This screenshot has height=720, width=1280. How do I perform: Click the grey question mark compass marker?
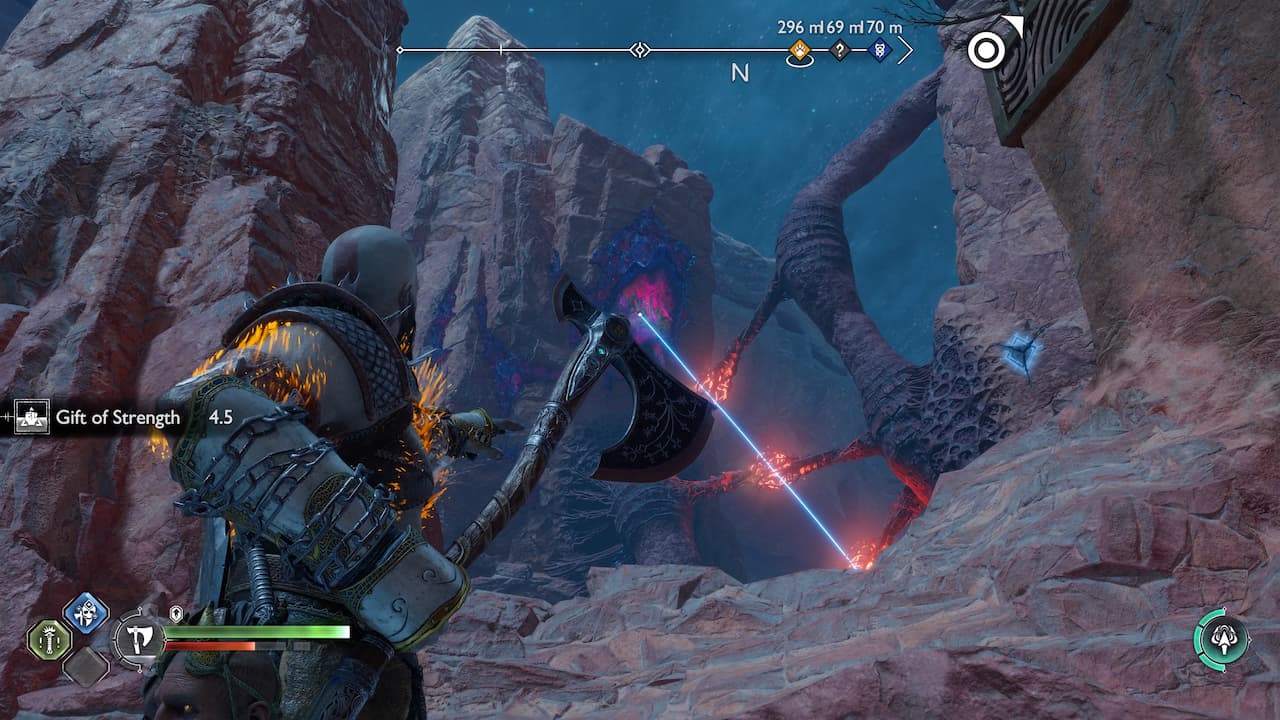[840, 48]
